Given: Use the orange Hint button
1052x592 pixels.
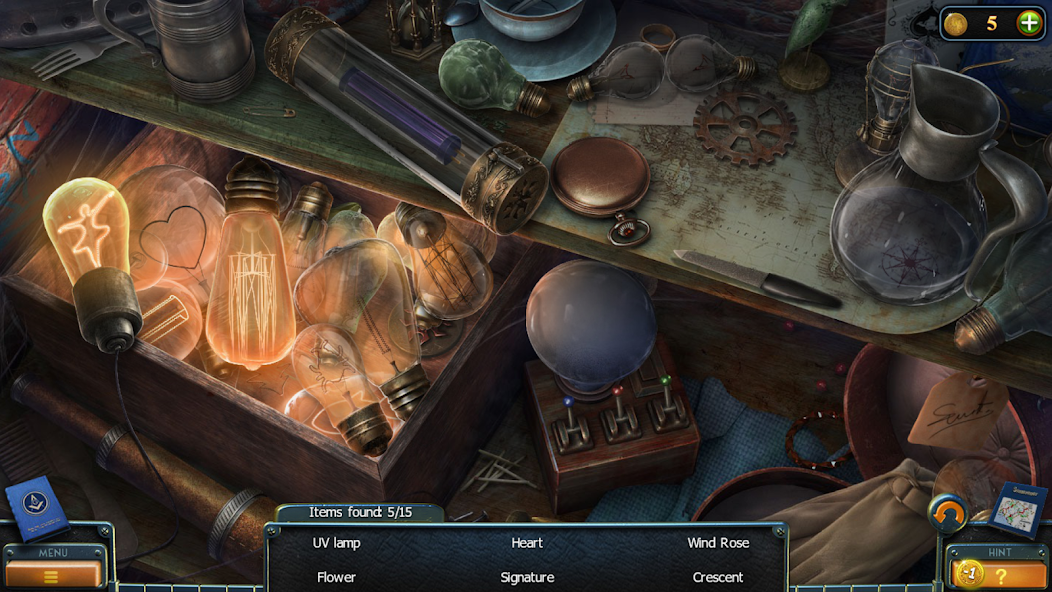Looking at the screenshot, I should coord(1000,575).
